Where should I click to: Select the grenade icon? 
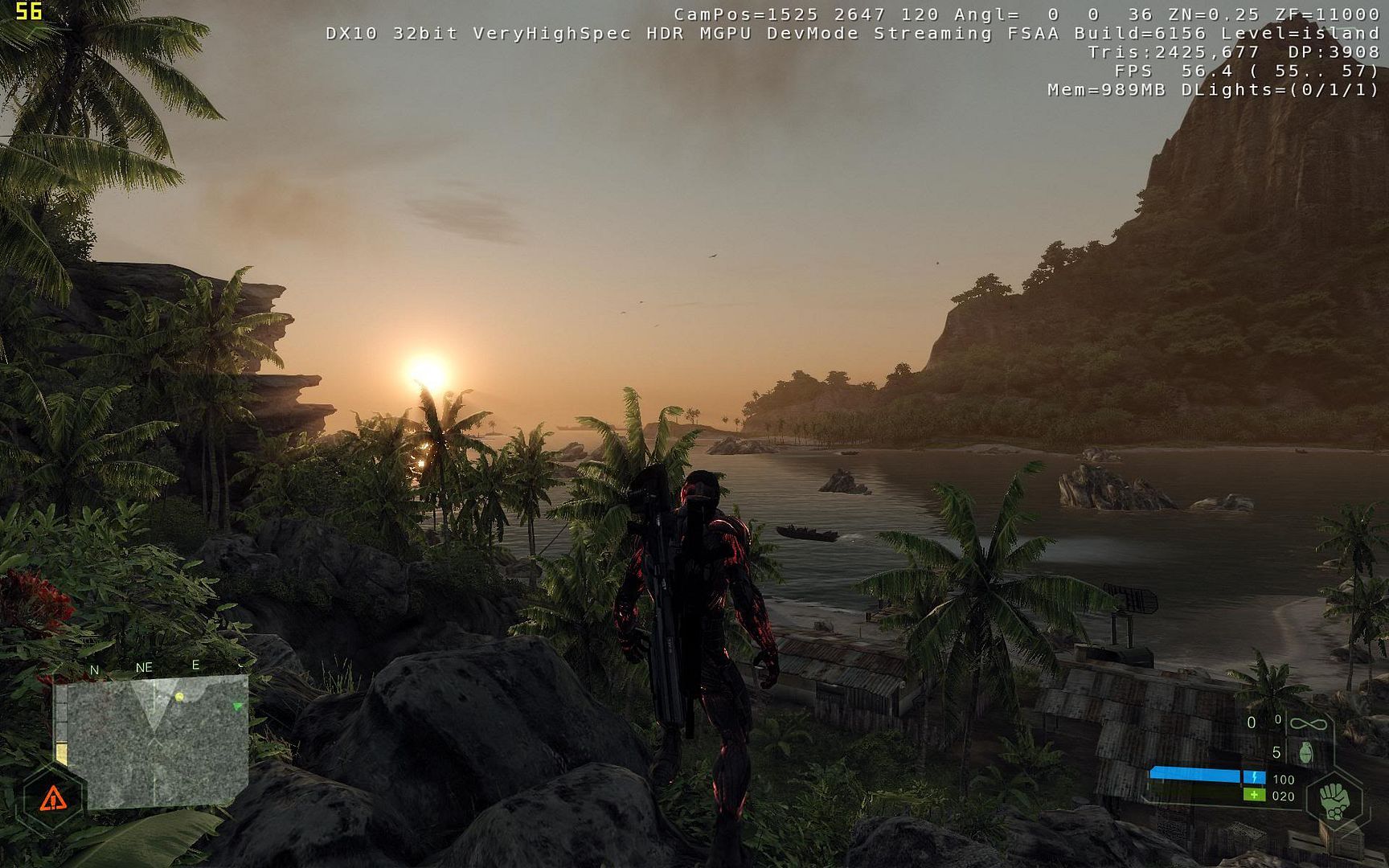pos(1306,753)
